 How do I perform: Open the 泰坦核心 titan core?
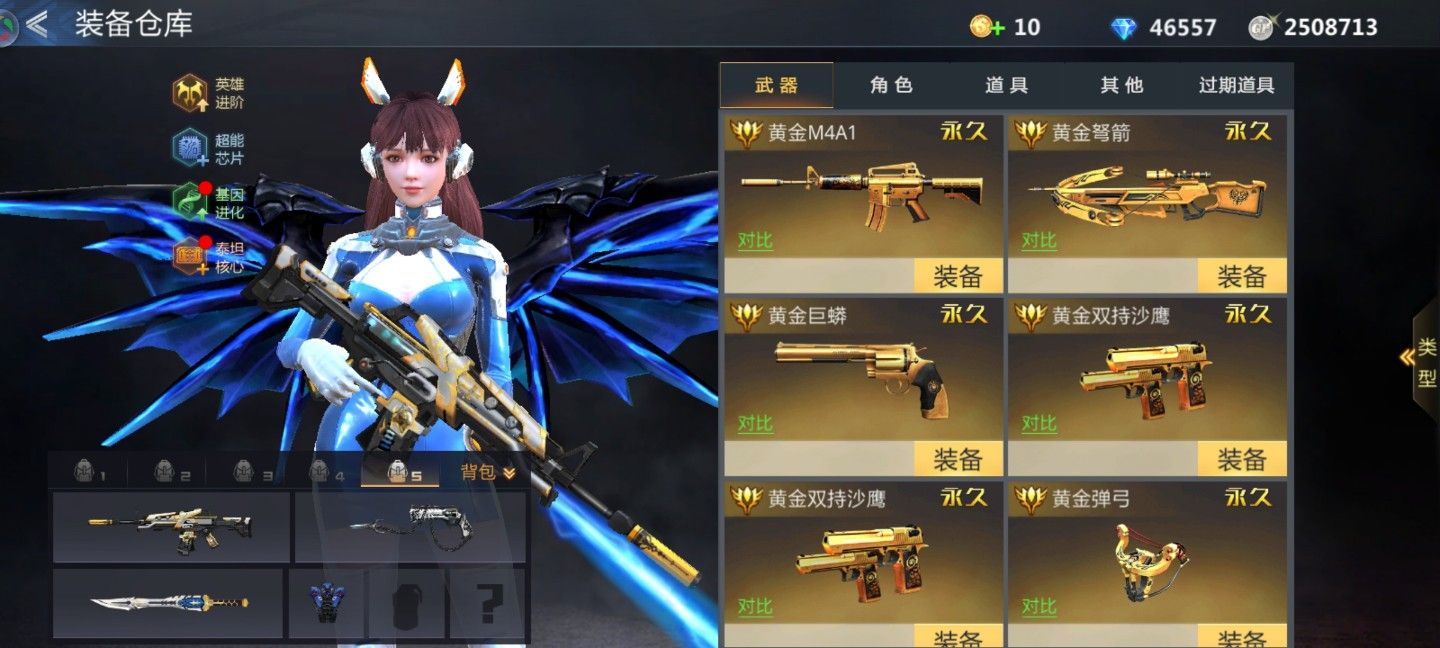click(x=208, y=258)
